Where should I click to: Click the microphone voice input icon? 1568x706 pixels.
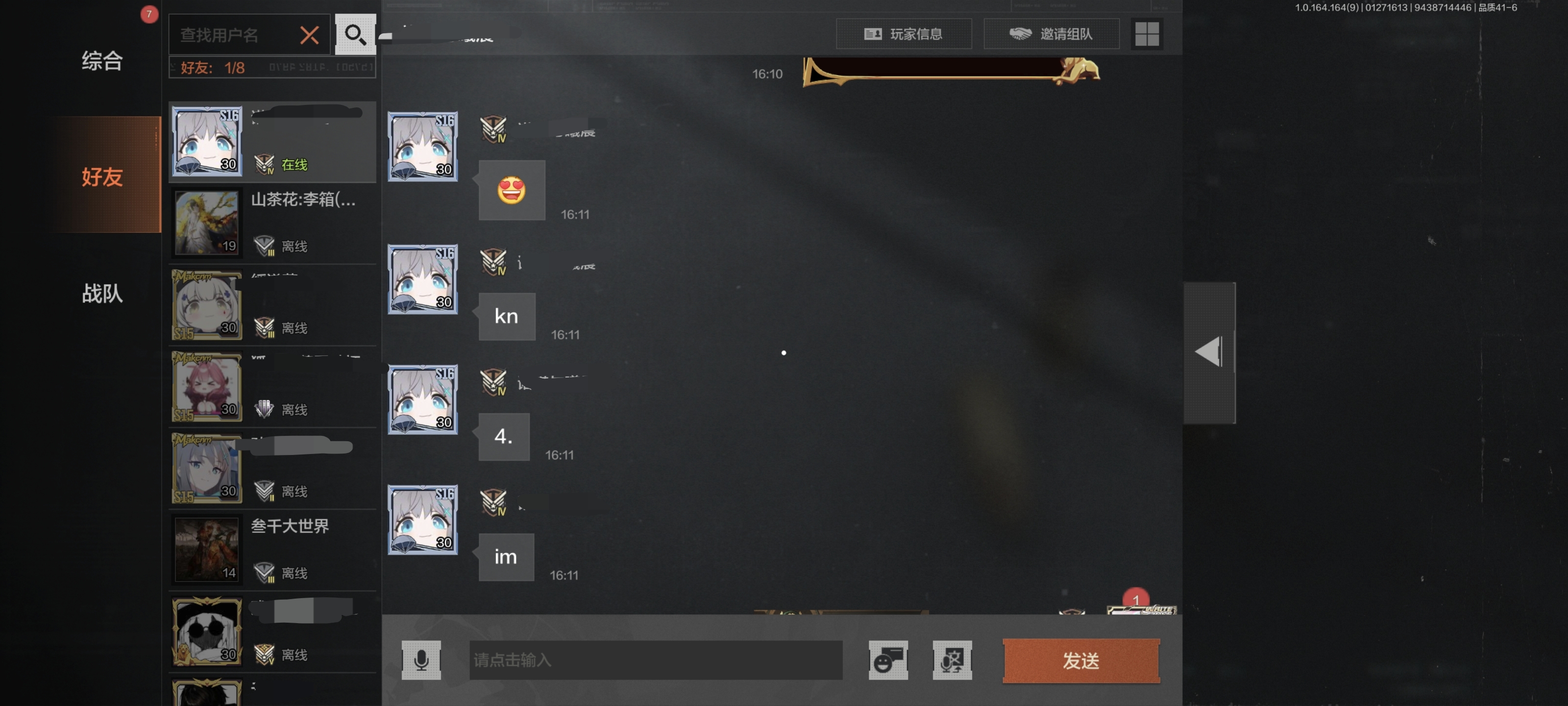click(x=423, y=660)
